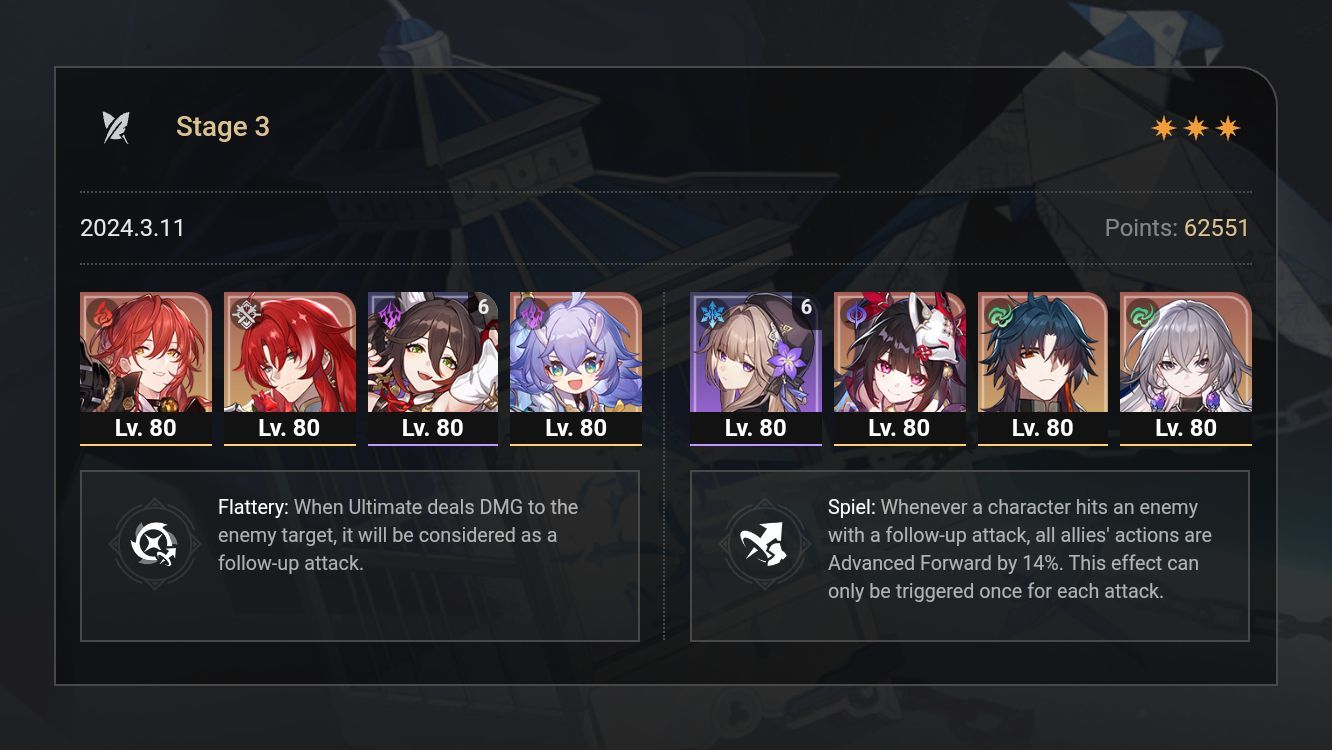Toggle the third star rating icon
This screenshot has height=750, width=1332.
point(1229,127)
